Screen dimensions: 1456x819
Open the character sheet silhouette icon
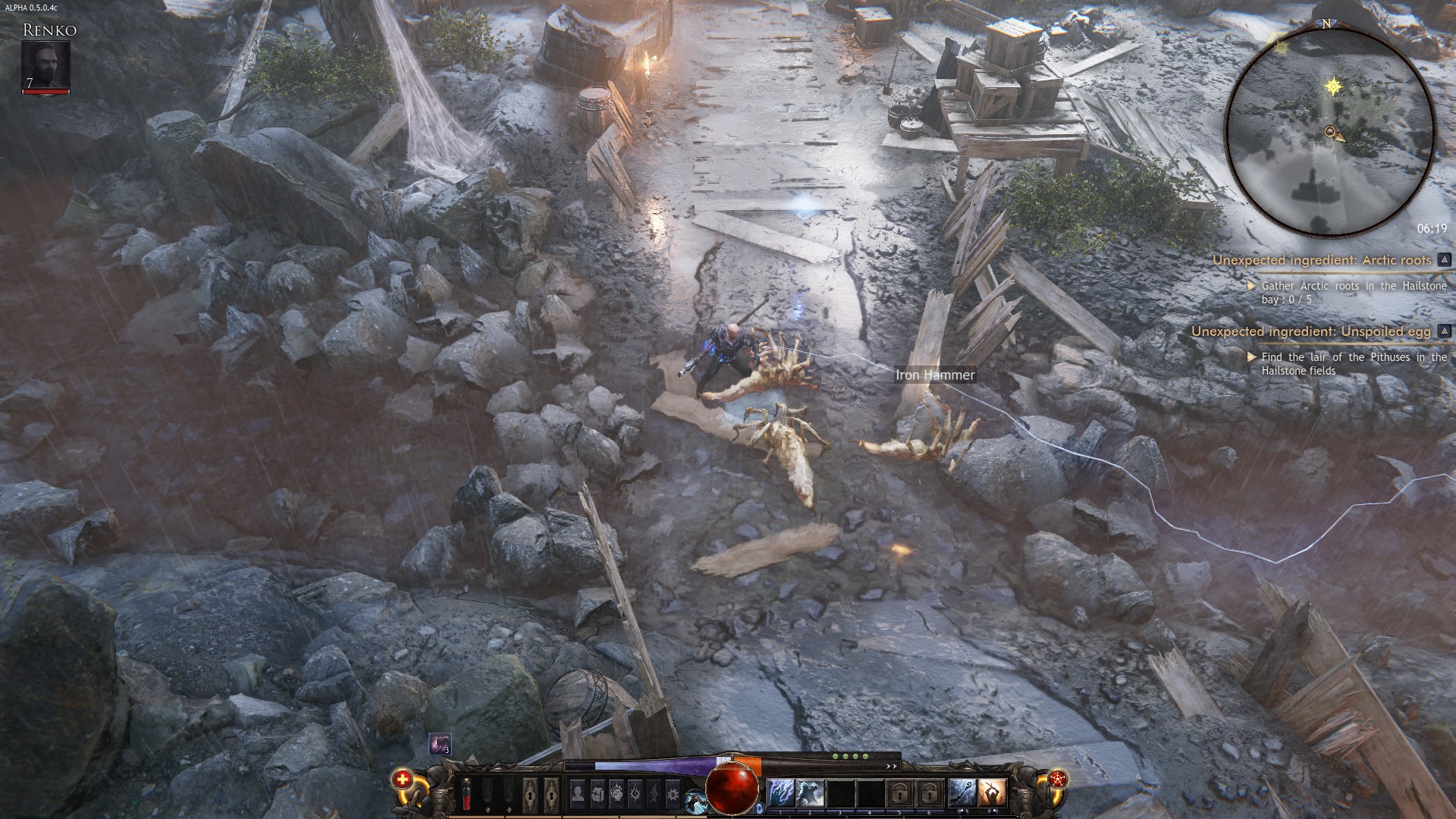click(x=578, y=793)
